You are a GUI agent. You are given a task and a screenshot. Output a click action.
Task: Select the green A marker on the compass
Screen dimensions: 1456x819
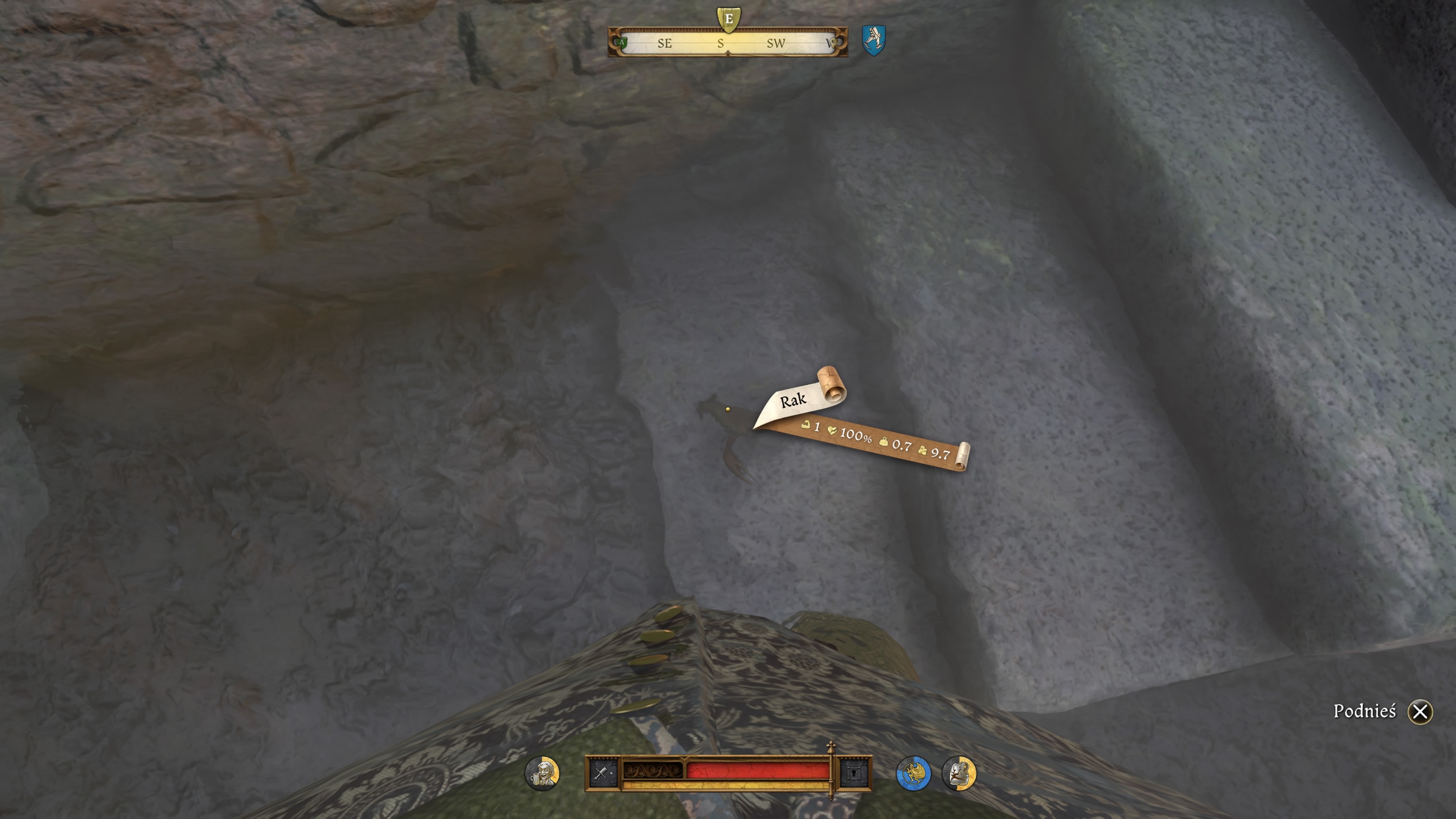pyautogui.click(x=621, y=42)
